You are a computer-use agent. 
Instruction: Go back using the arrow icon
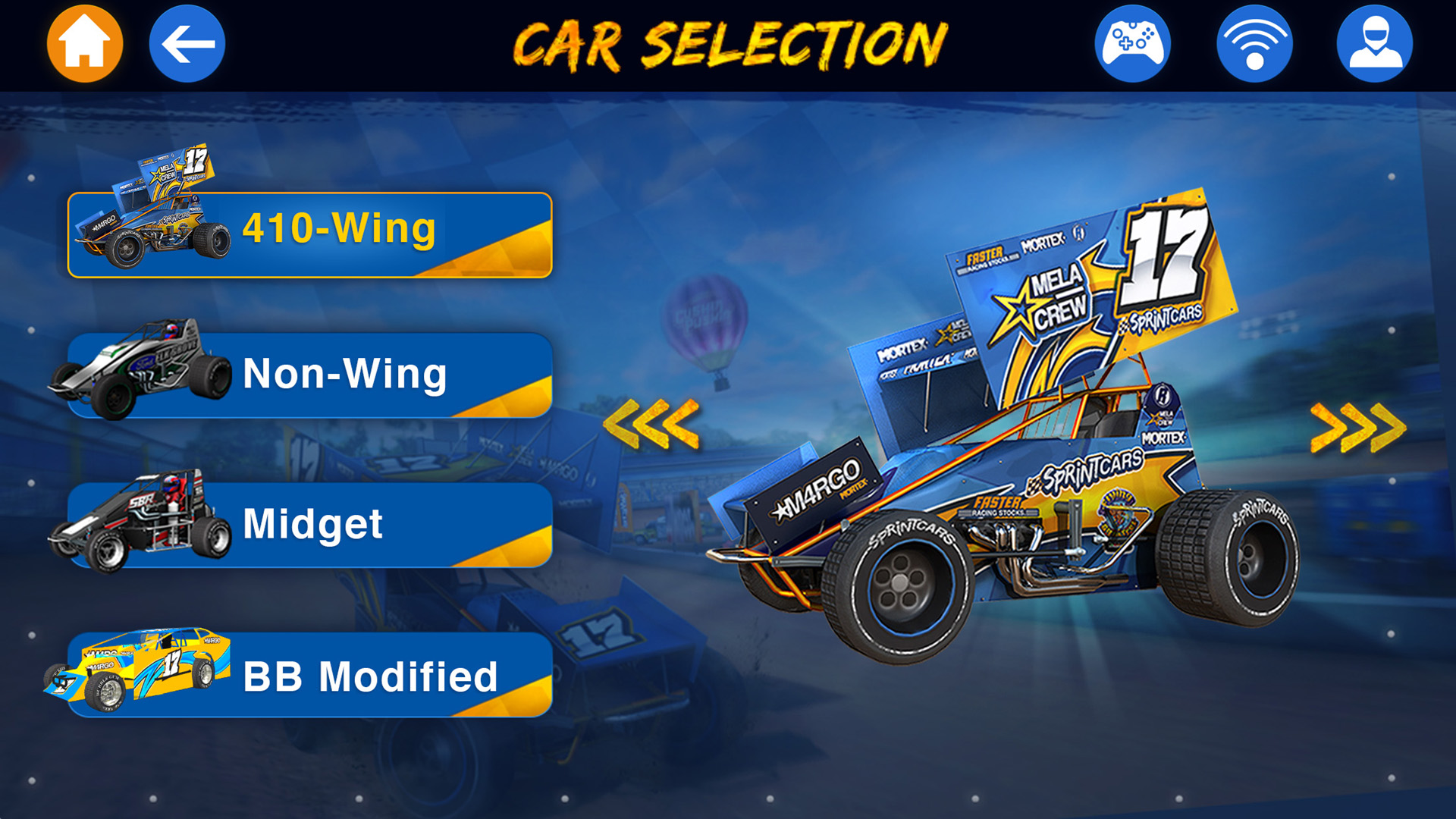click(x=187, y=43)
